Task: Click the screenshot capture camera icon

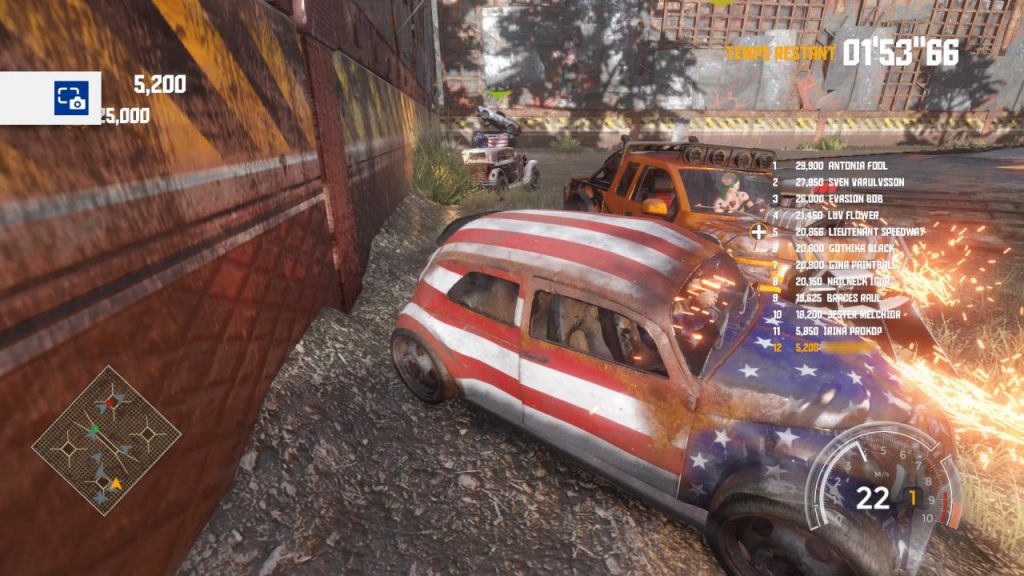Action: click(71, 98)
